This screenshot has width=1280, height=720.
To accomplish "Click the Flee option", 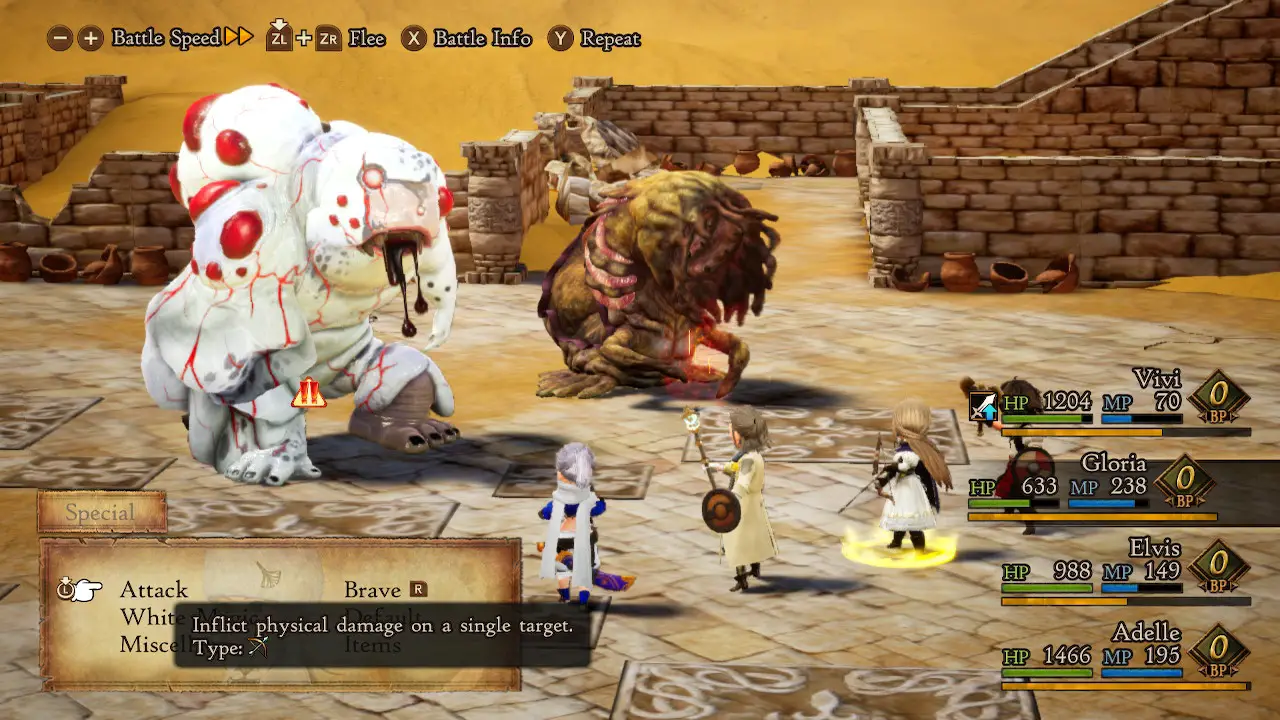I will tap(366, 39).
